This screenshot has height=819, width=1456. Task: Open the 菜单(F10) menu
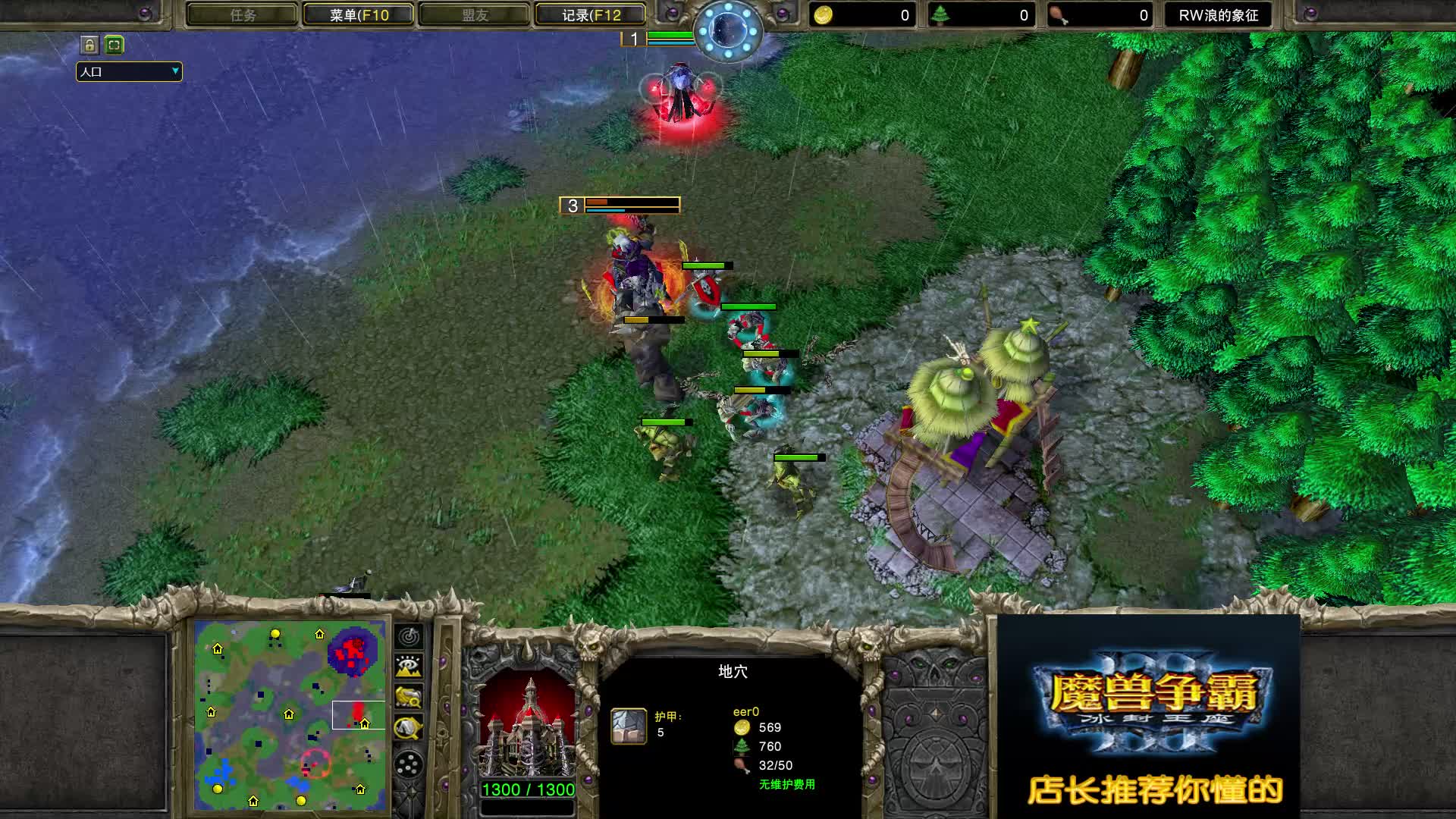tap(356, 14)
